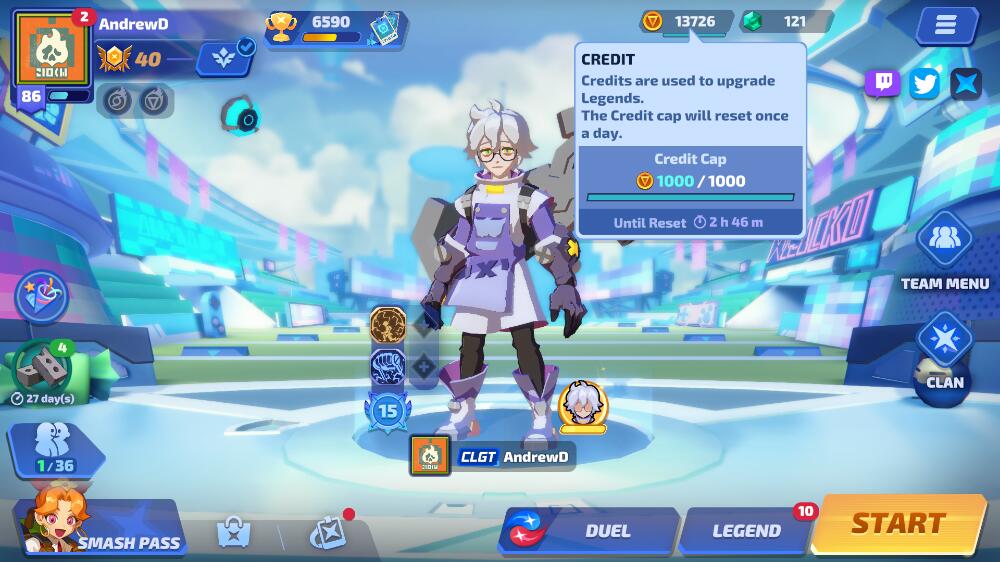Click the level 15 legend badge
1000x562 pixels.
[387, 410]
